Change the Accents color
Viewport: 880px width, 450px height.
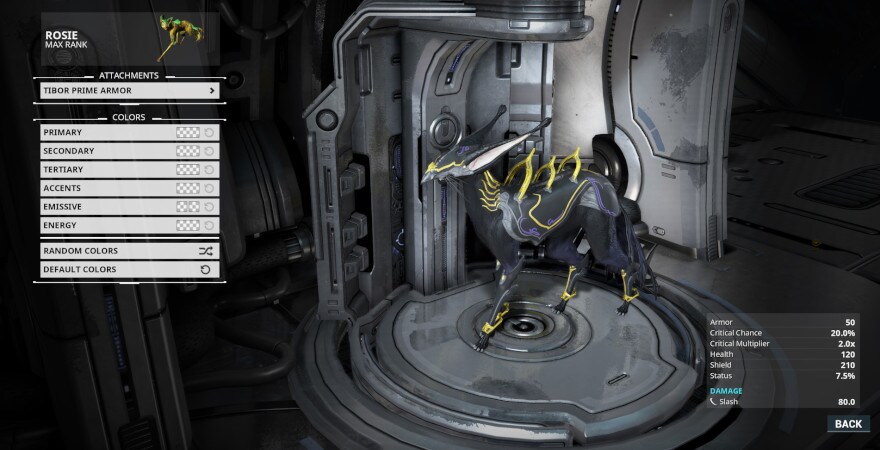pos(128,188)
